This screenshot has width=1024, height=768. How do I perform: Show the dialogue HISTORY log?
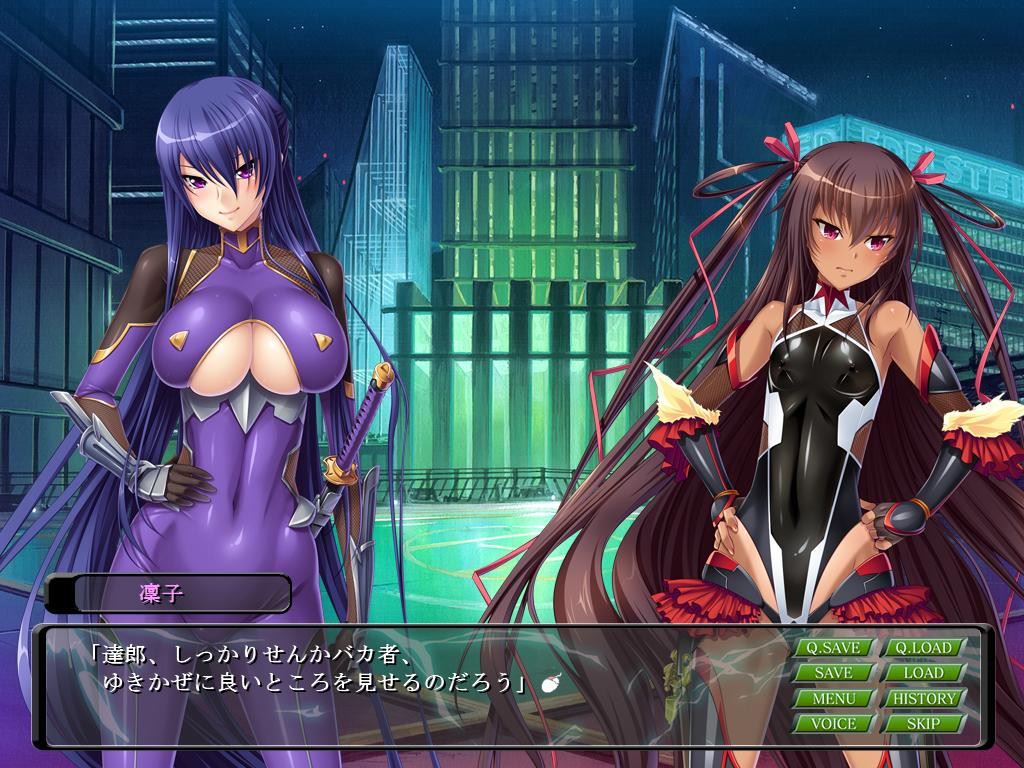coord(923,698)
